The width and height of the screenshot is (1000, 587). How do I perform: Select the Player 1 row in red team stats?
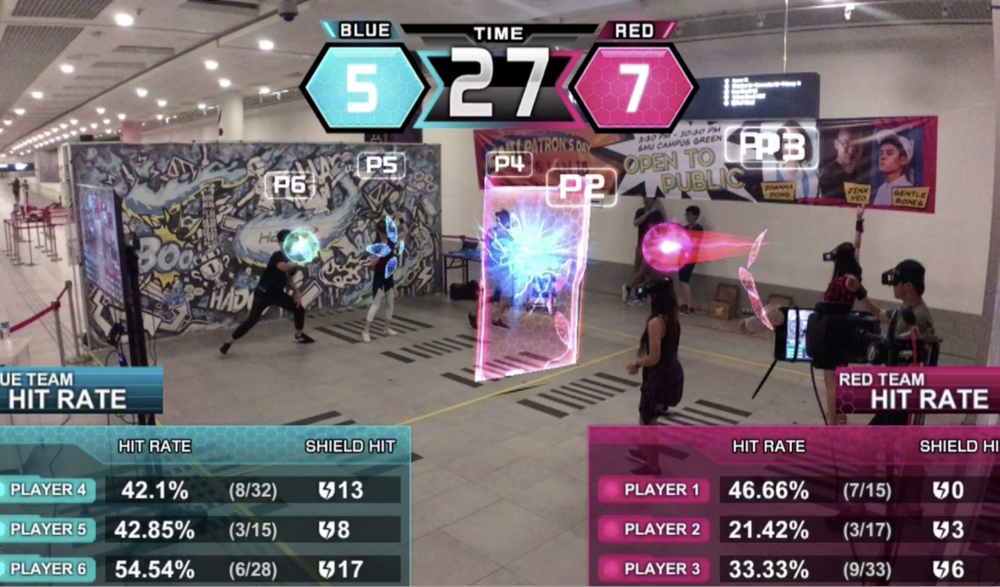[790, 490]
